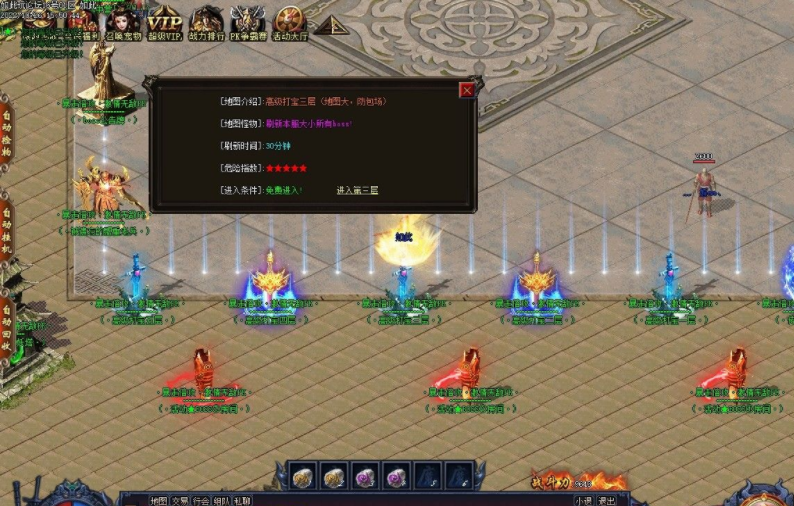Image resolution: width=794 pixels, height=506 pixels.
Task: Open the 活动大厅 activity hall
Action: (290, 23)
